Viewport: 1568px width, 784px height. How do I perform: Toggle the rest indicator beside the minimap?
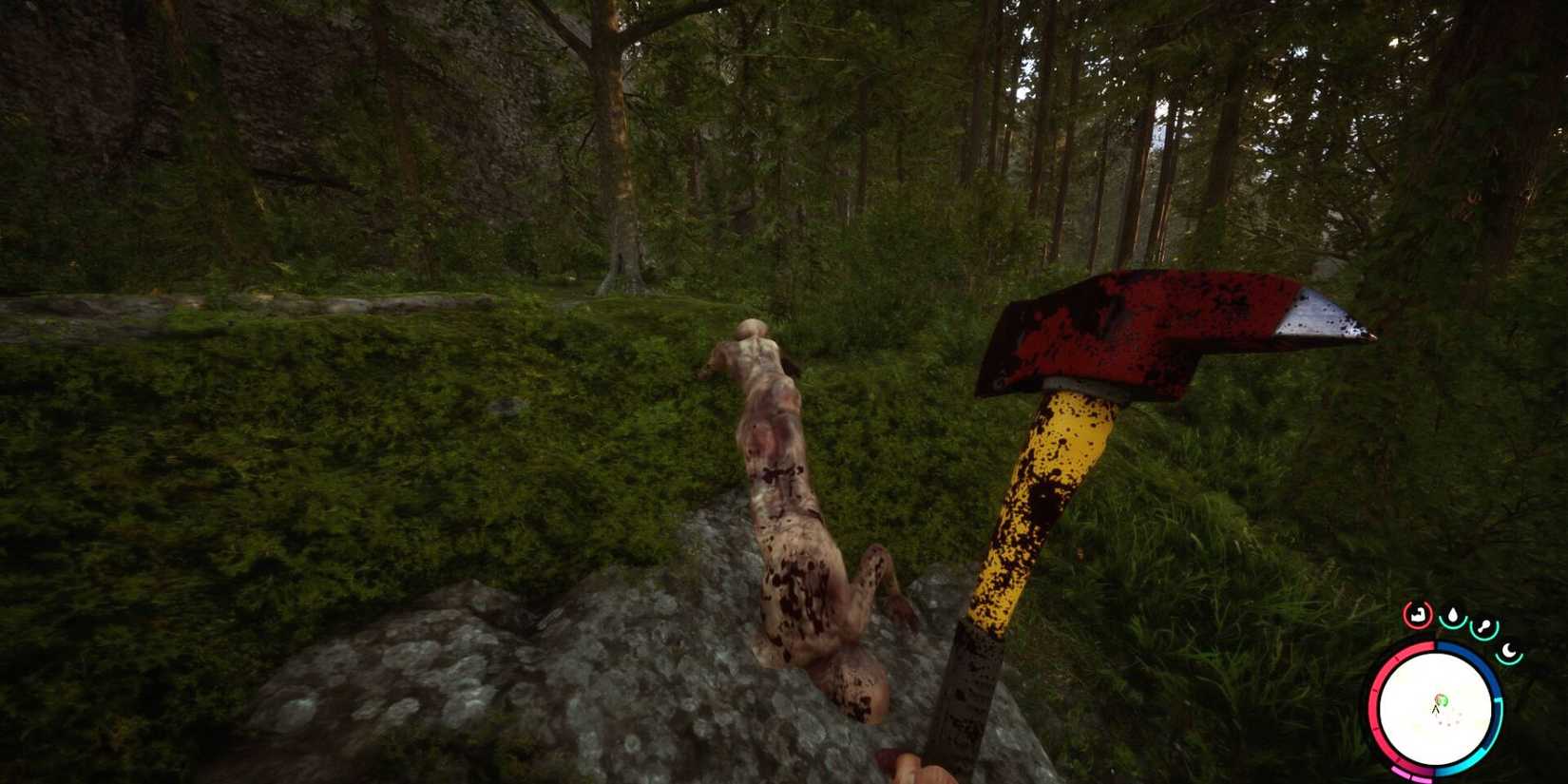(x=1509, y=651)
